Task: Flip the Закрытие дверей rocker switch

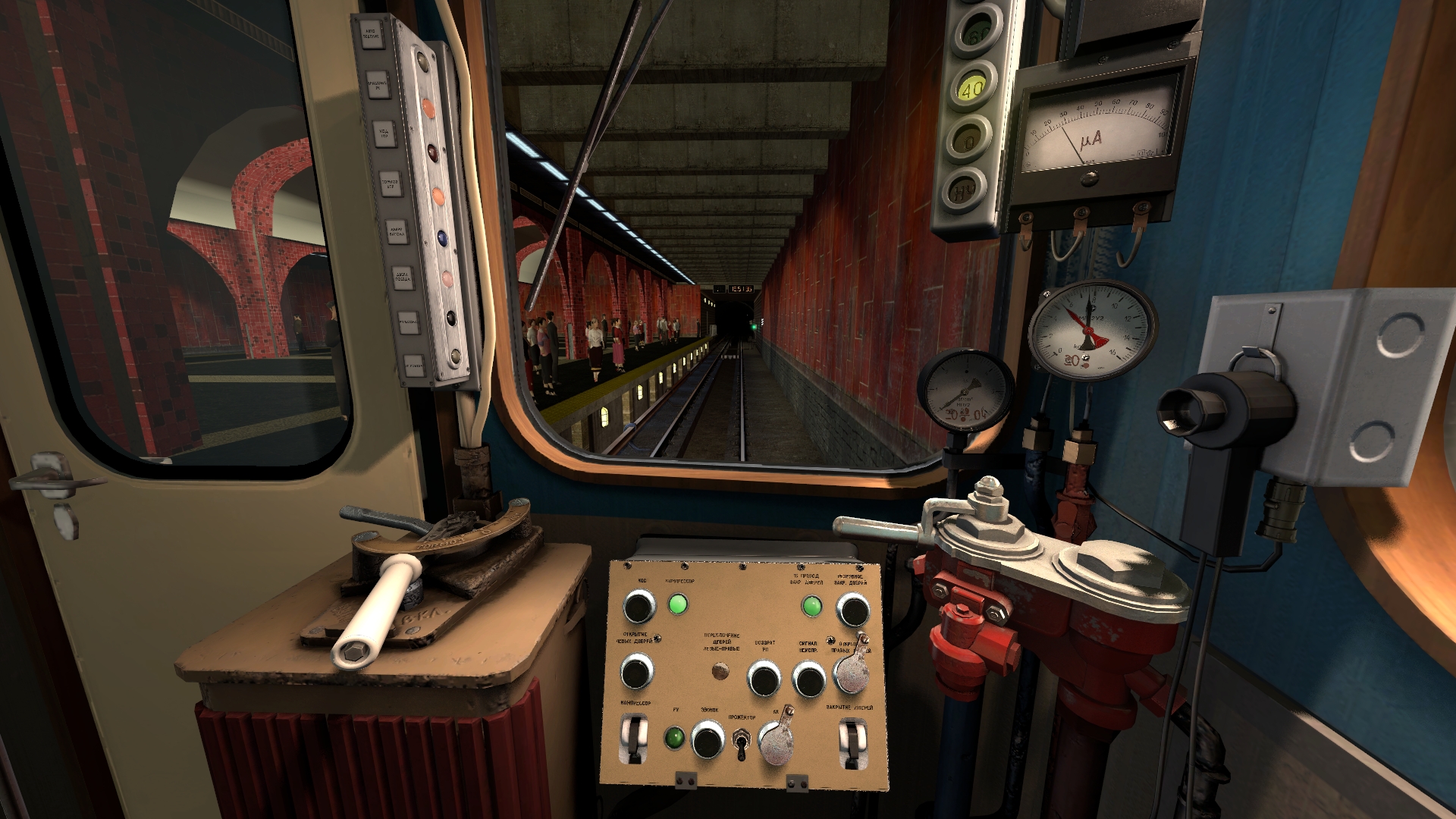Action: coord(852,741)
